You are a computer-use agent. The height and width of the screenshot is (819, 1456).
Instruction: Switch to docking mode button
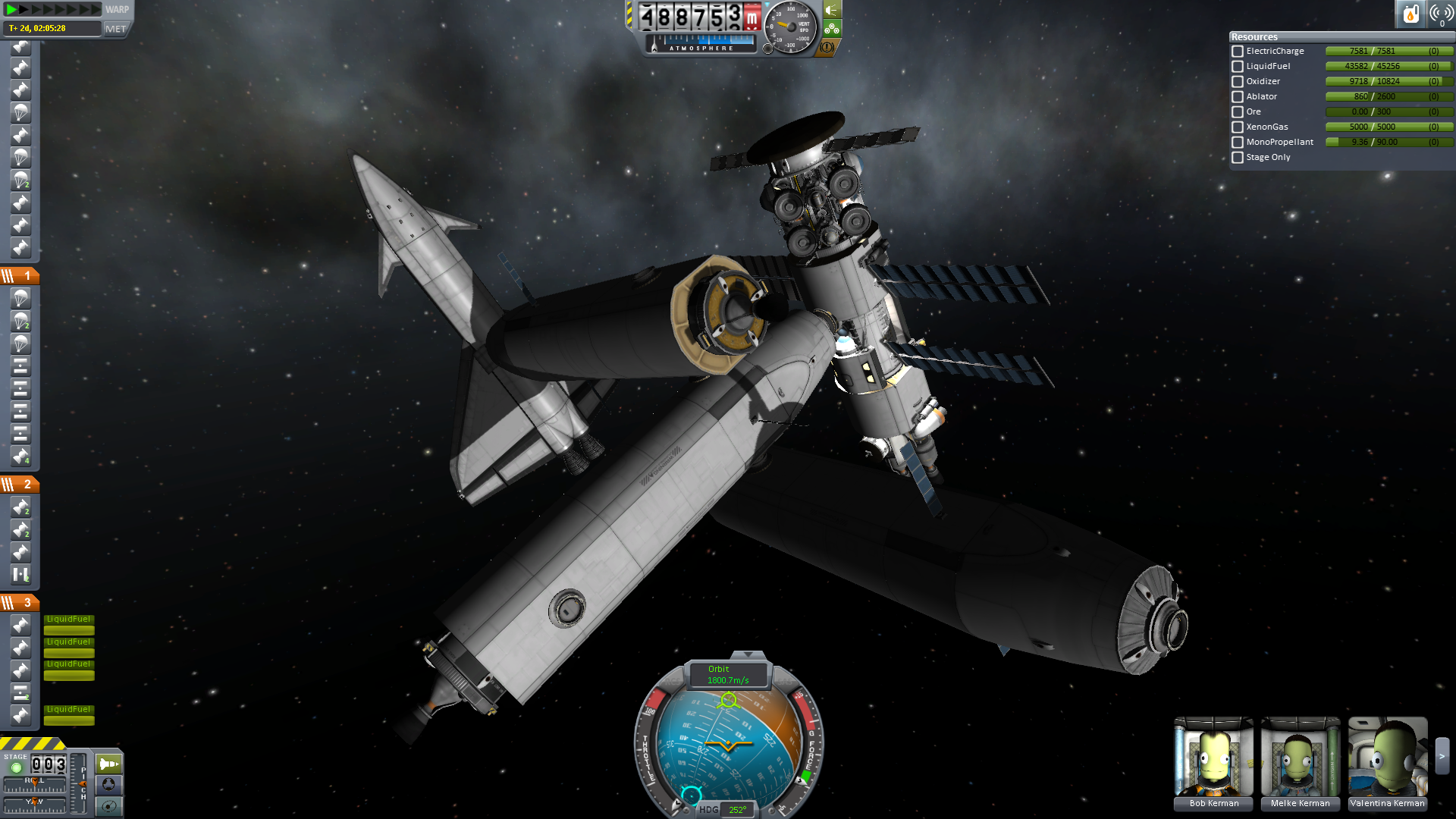108,783
